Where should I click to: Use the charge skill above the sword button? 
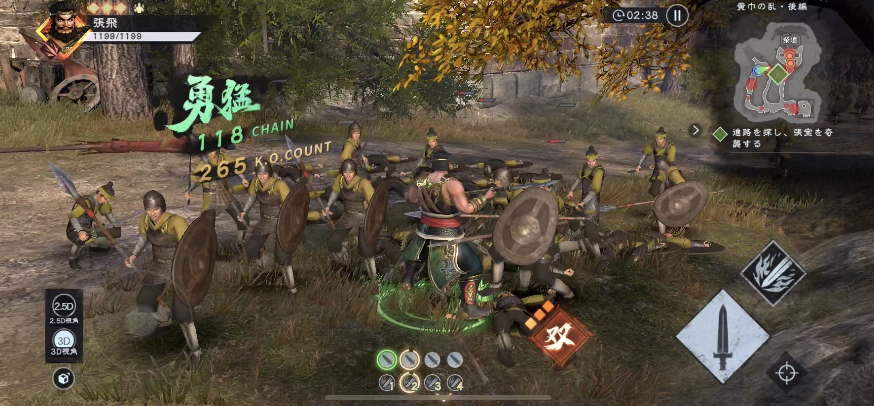tap(772, 273)
